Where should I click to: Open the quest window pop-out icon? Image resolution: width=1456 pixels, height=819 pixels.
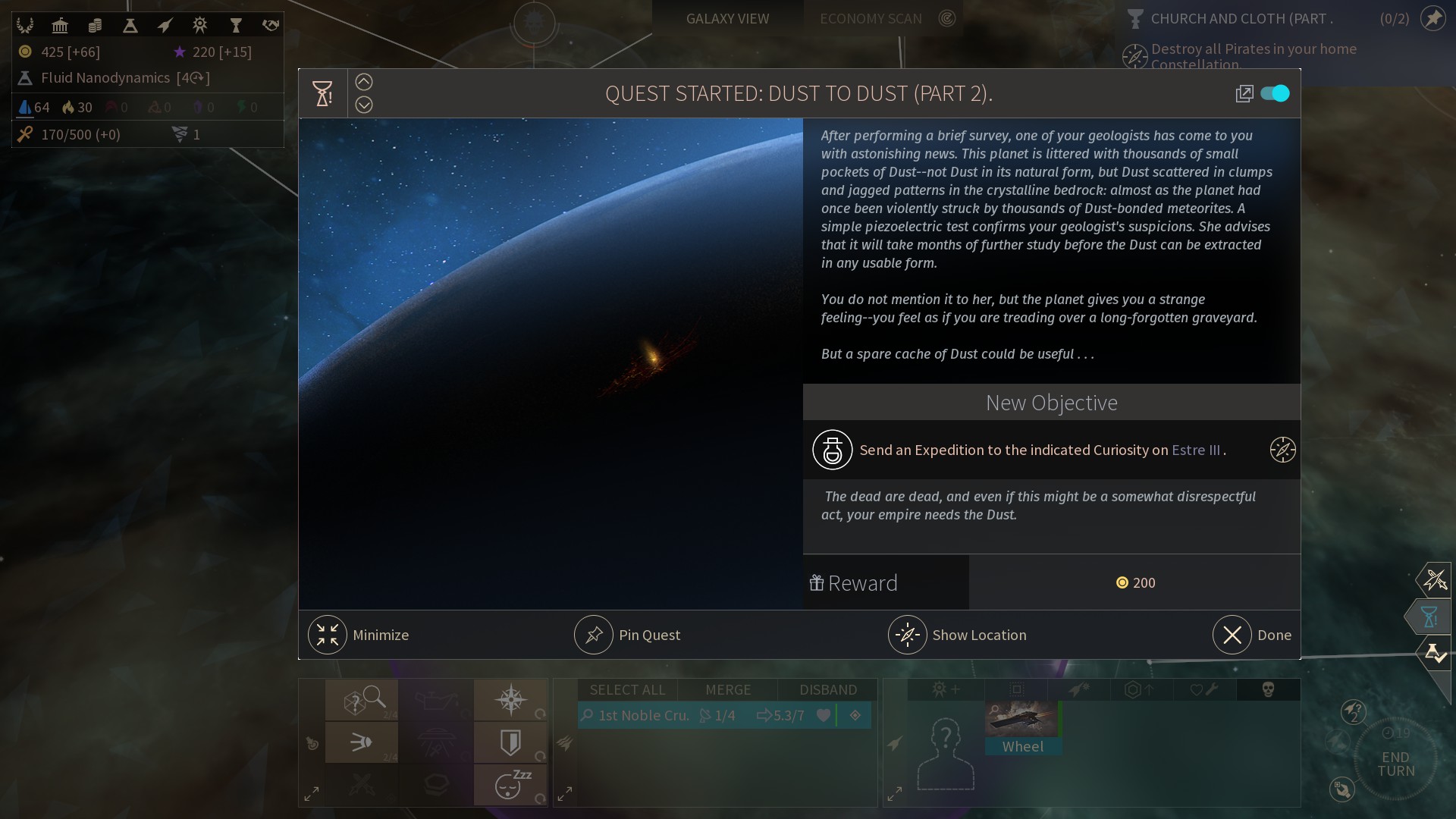tap(1244, 93)
